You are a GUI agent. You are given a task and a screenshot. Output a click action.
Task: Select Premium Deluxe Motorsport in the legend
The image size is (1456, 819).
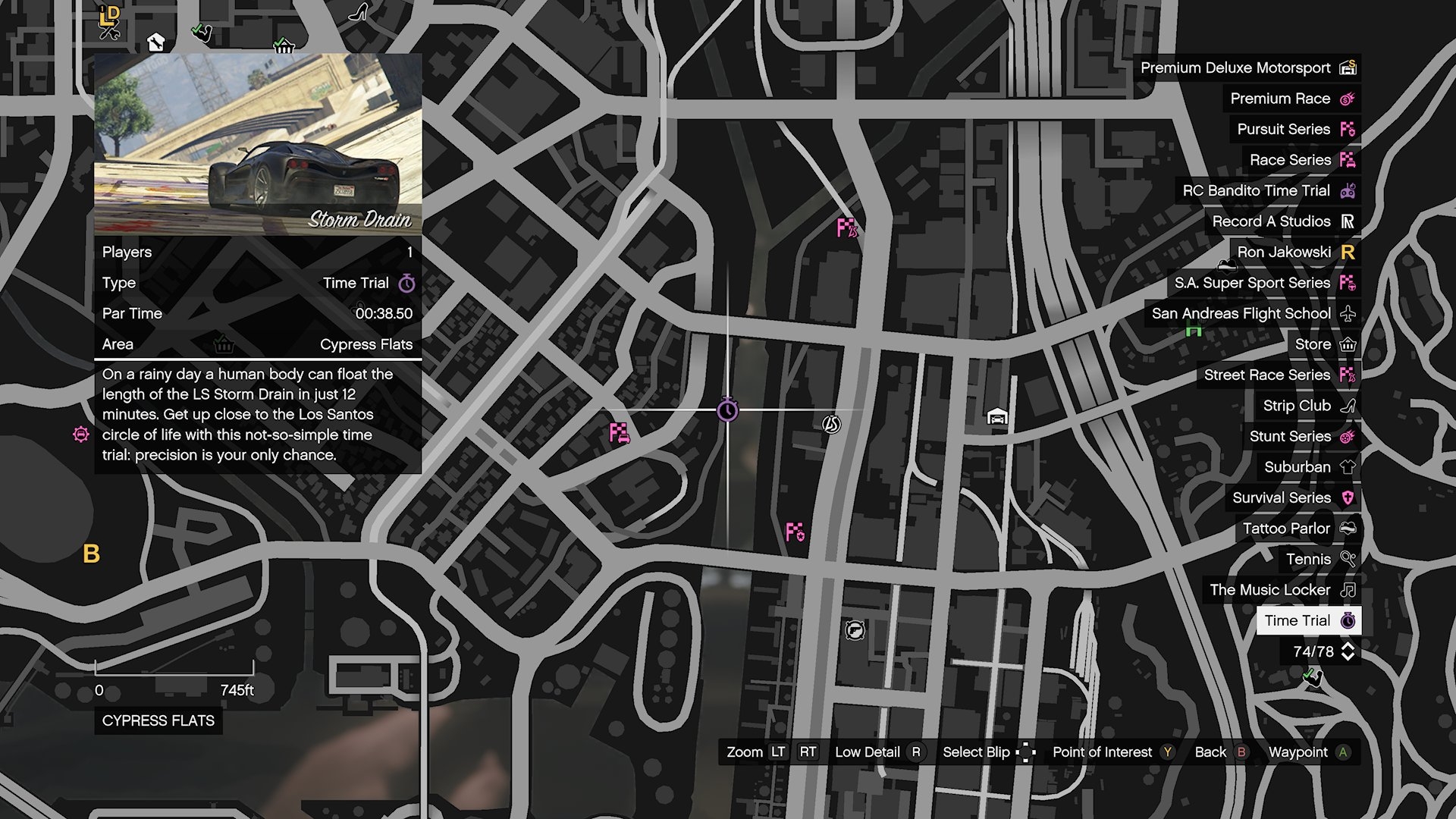click(x=1246, y=68)
